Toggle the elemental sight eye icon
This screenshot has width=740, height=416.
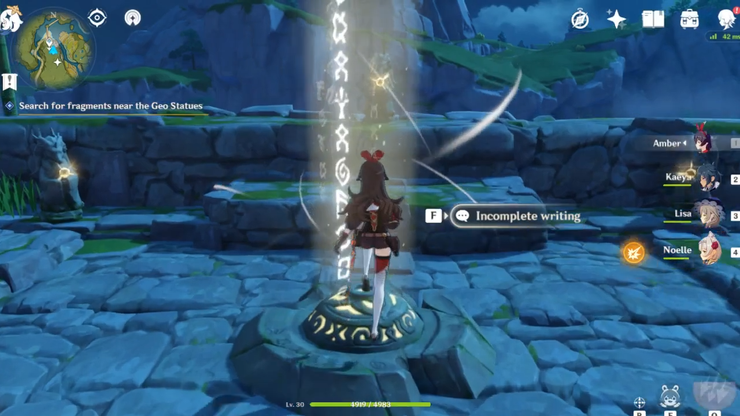(x=97, y=18)
